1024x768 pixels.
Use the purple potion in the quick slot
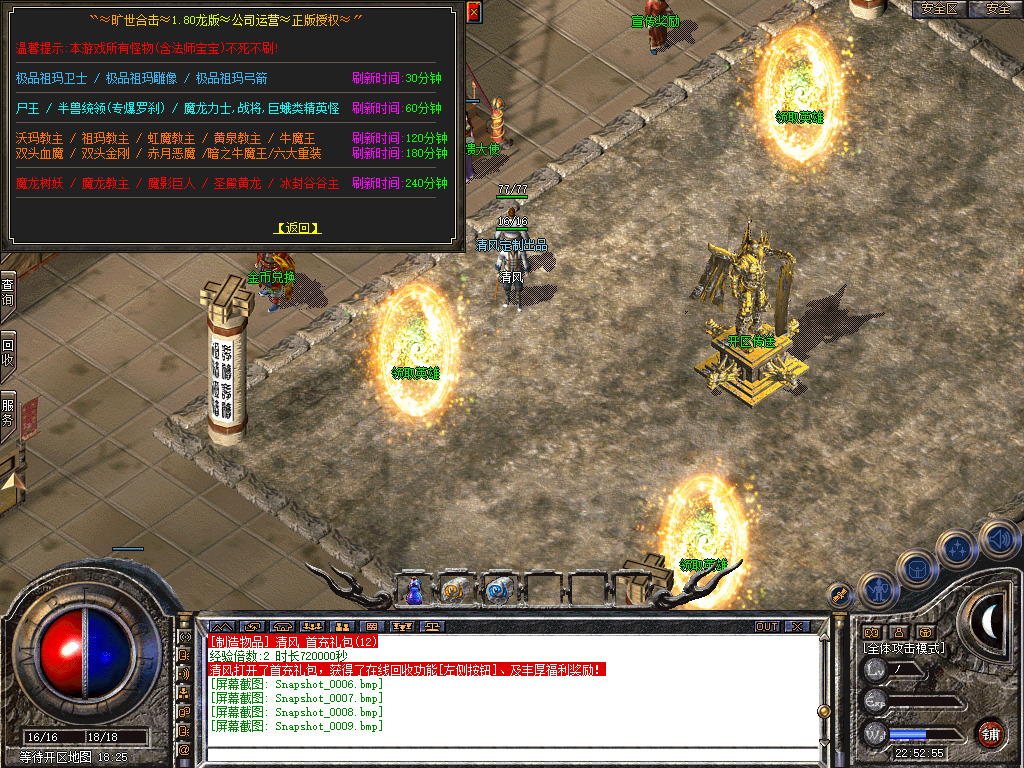414,591
